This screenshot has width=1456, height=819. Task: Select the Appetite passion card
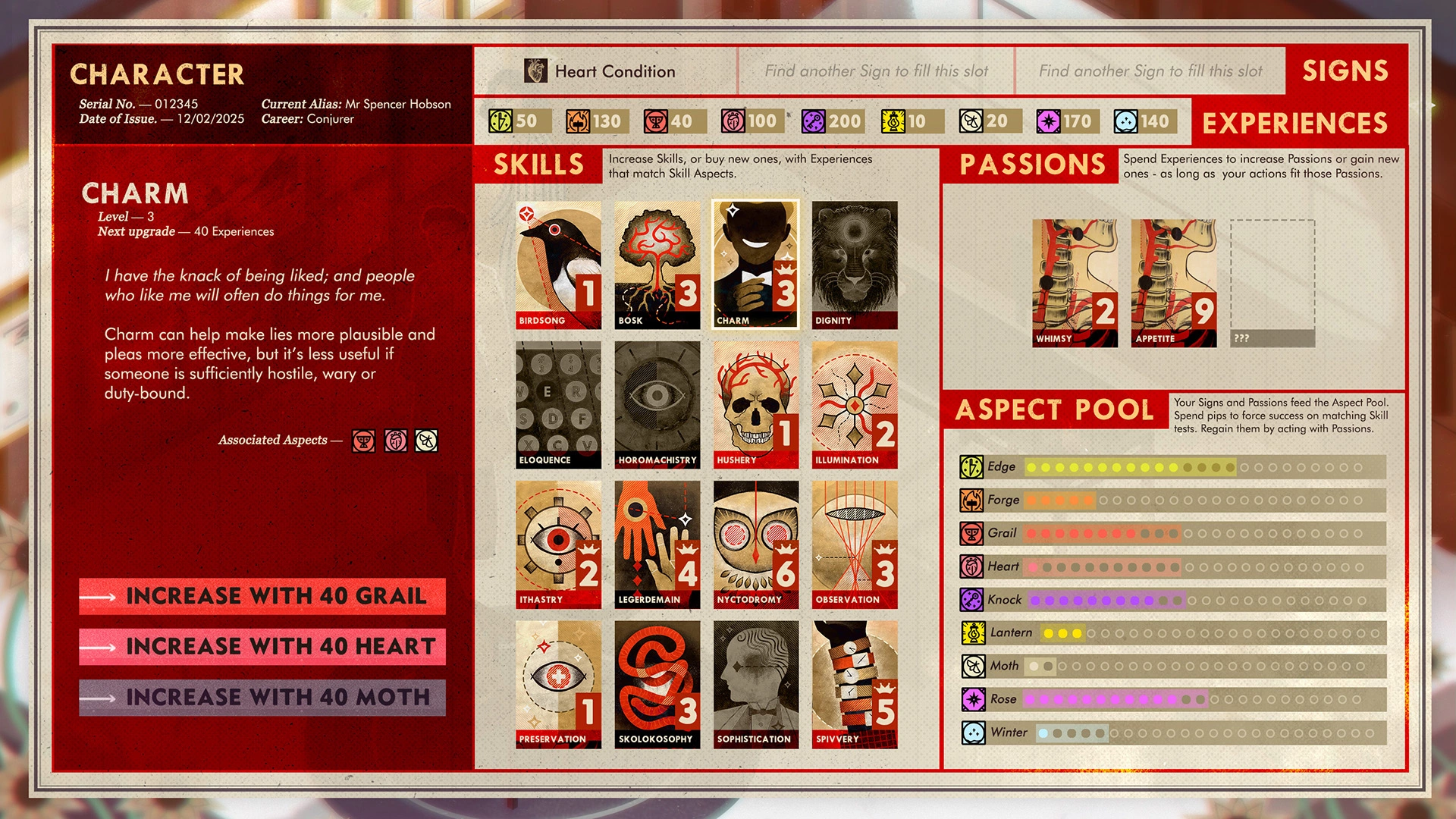pyautogui.click(x=1173, y=283)
